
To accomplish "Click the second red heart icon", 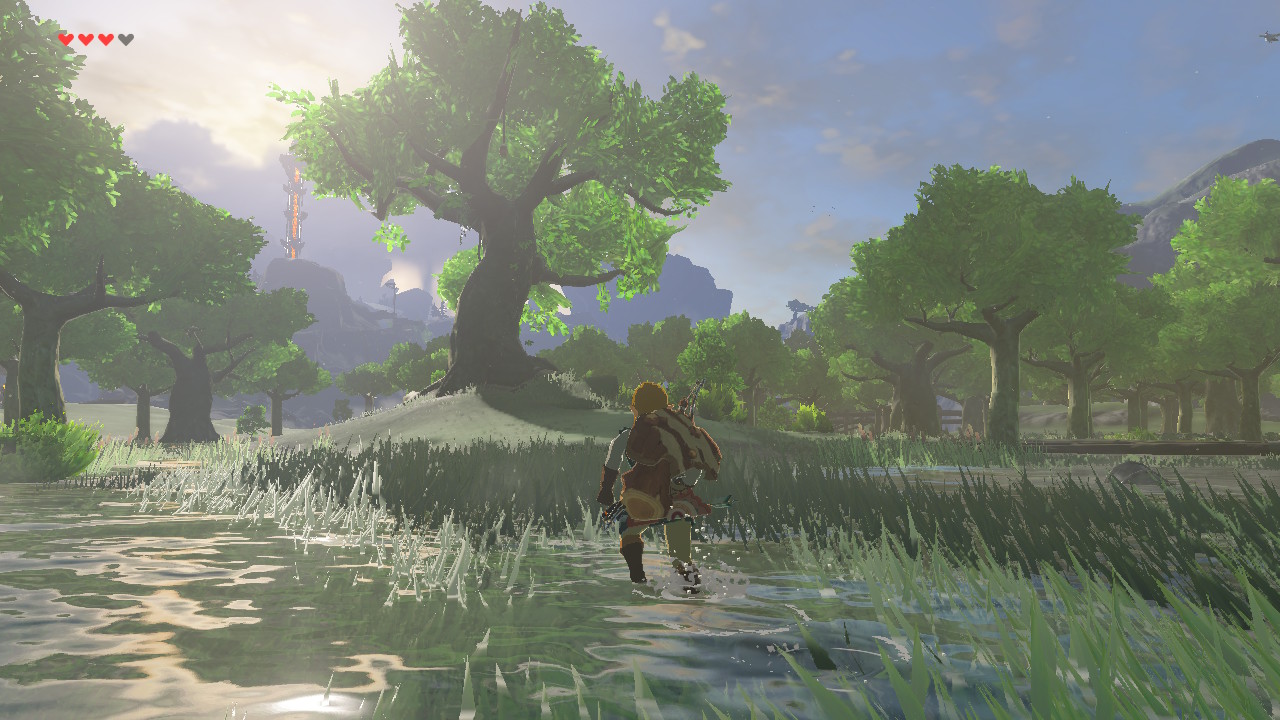I will click(x=84, y=39).
